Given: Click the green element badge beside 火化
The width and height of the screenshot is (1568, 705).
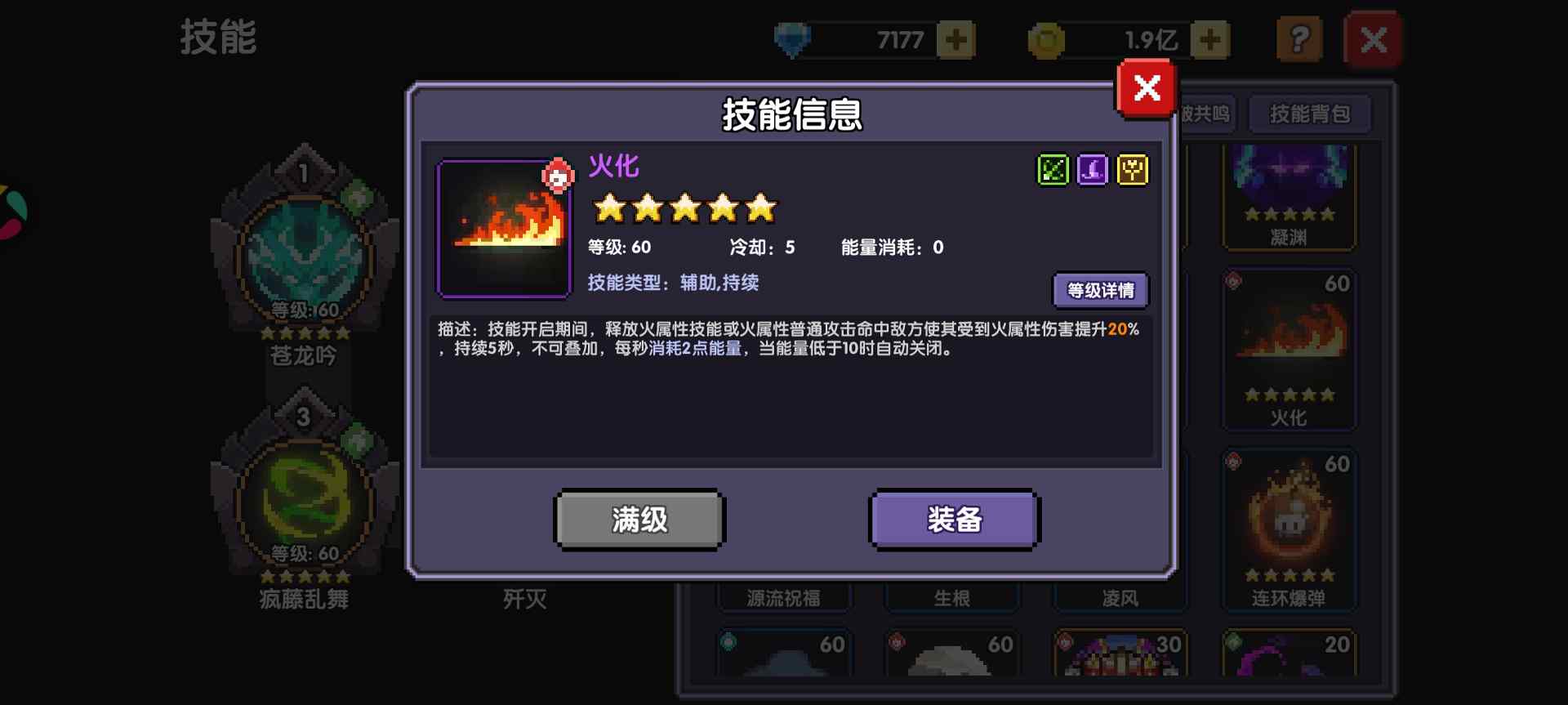Looking at the screenshot, I should coord(1053,170).
